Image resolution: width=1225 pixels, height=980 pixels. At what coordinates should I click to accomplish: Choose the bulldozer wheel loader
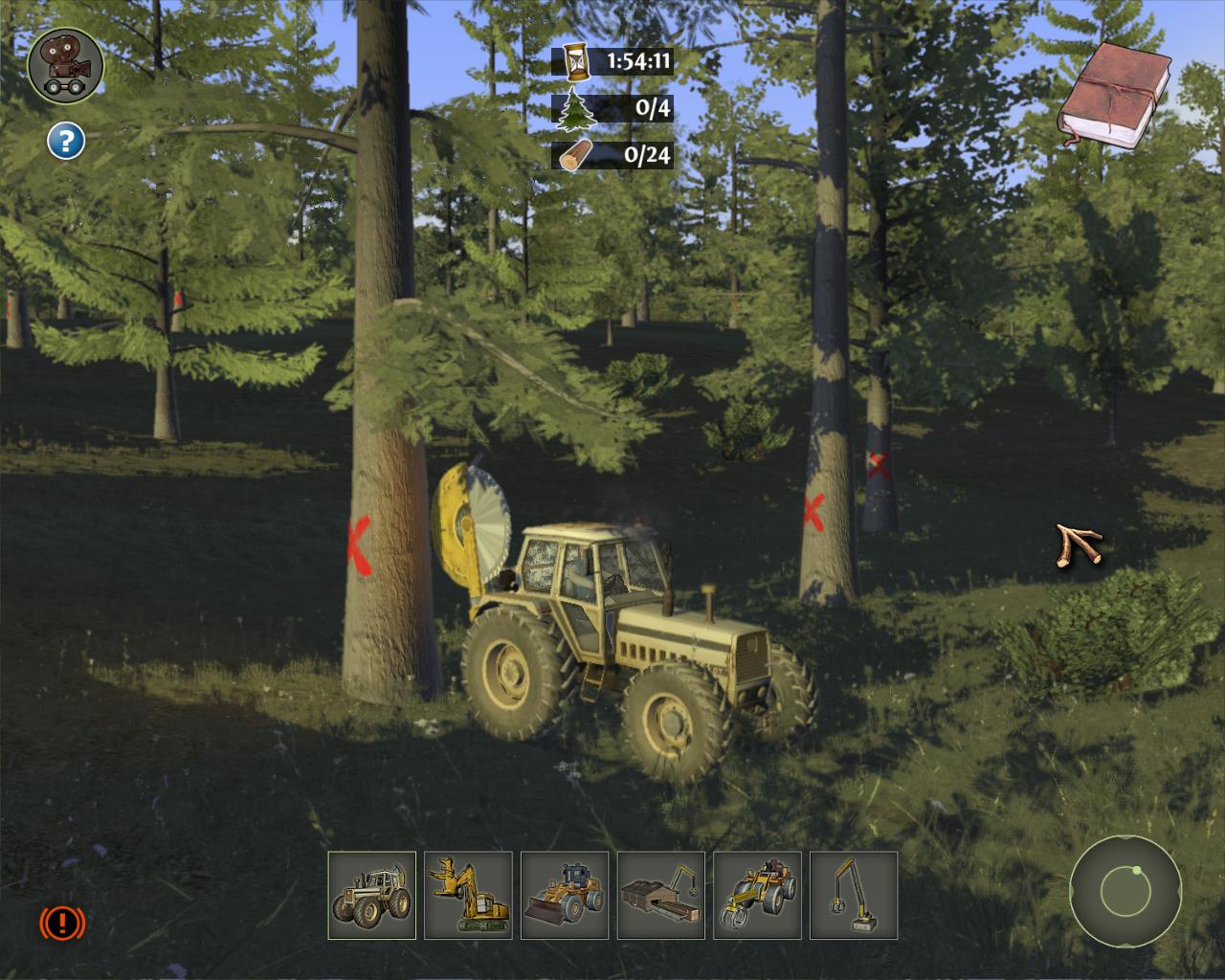[x=565, y=895]
